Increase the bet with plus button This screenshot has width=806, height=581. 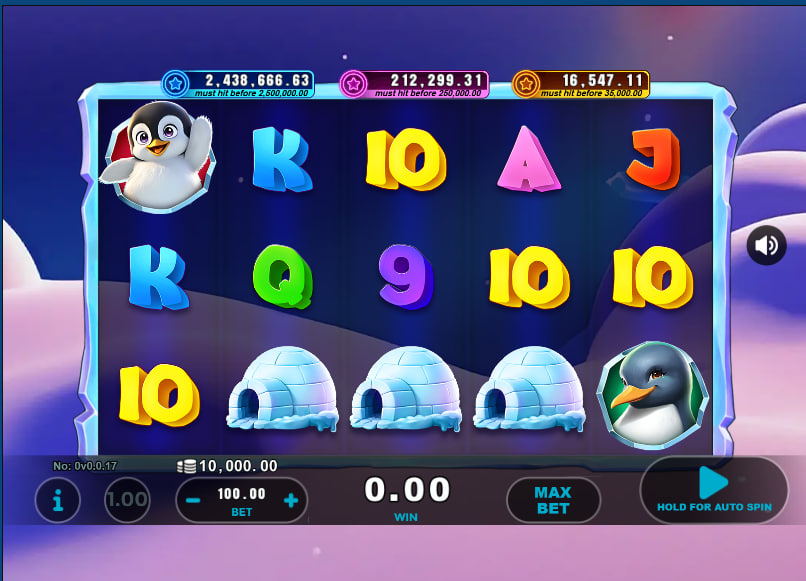pyautogui.click(x=291, y=500)
